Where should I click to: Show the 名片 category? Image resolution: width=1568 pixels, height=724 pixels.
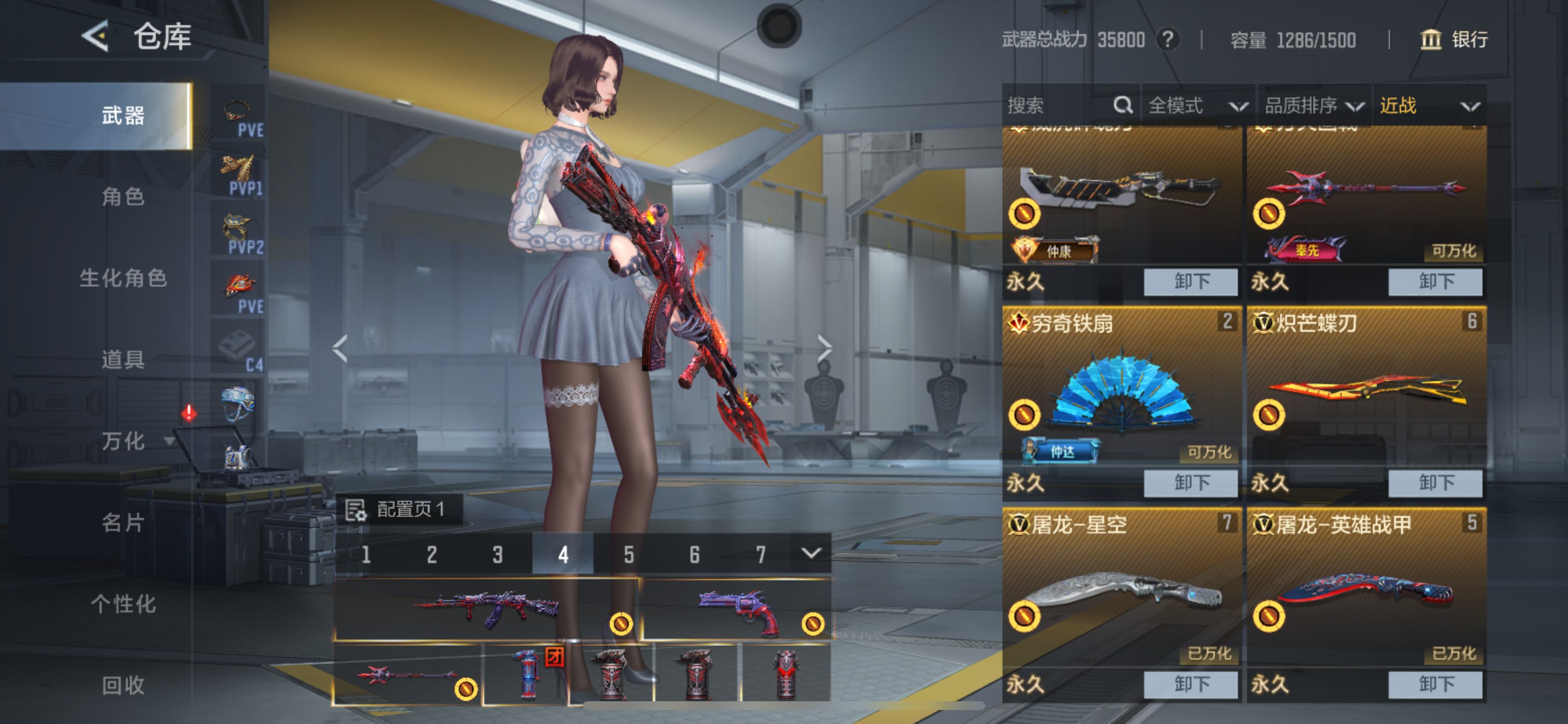[123, 523]
